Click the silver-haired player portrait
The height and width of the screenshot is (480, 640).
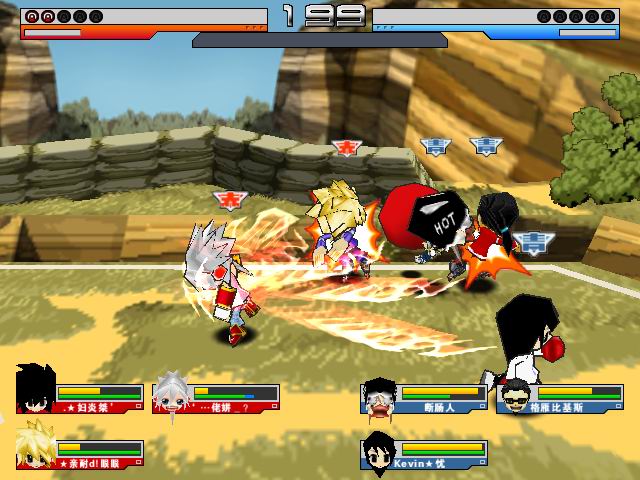click(x=171, y=394)
